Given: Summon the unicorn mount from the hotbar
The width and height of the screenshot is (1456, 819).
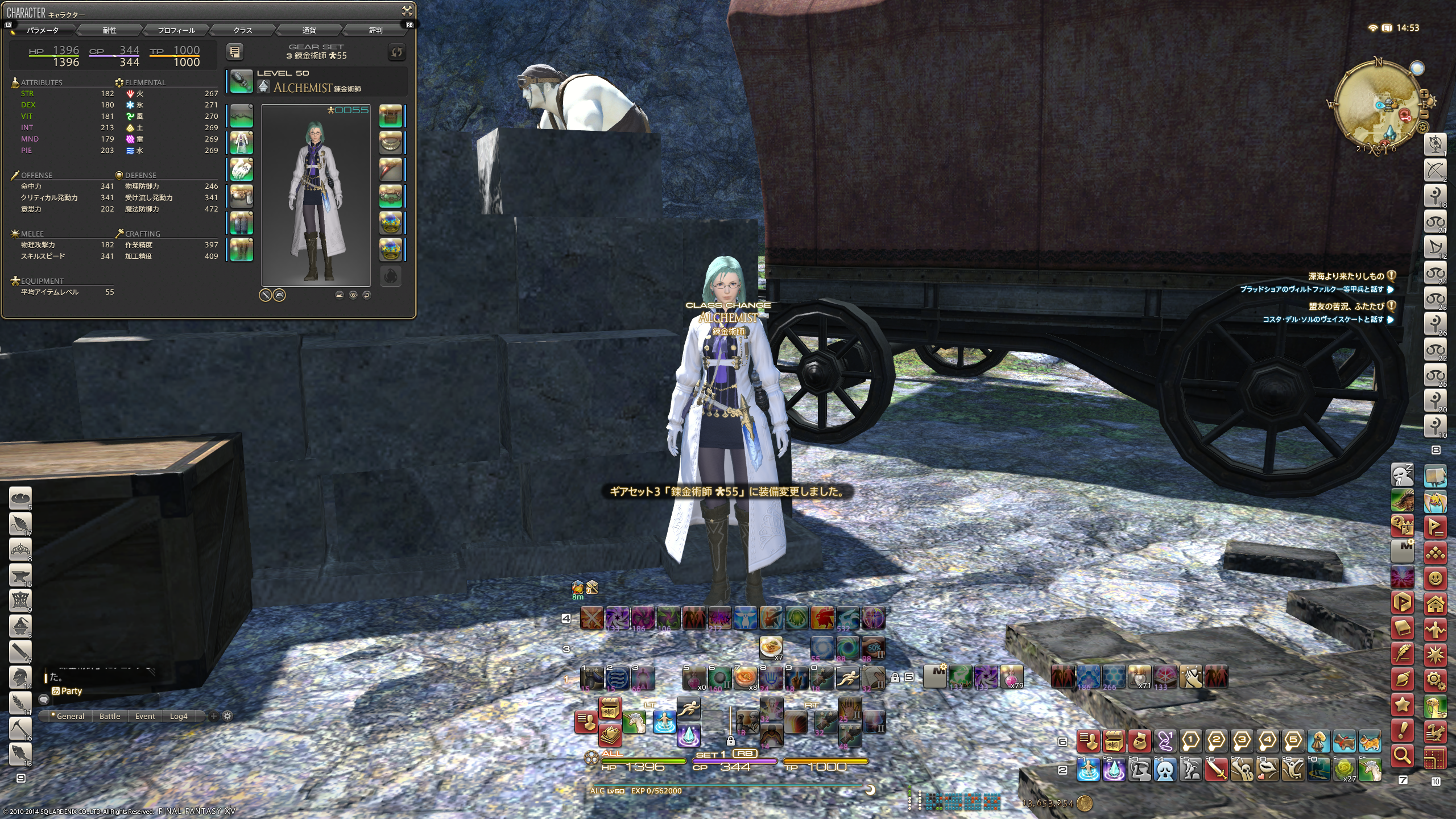Looking at the screenshot, I should coord(634,722).
